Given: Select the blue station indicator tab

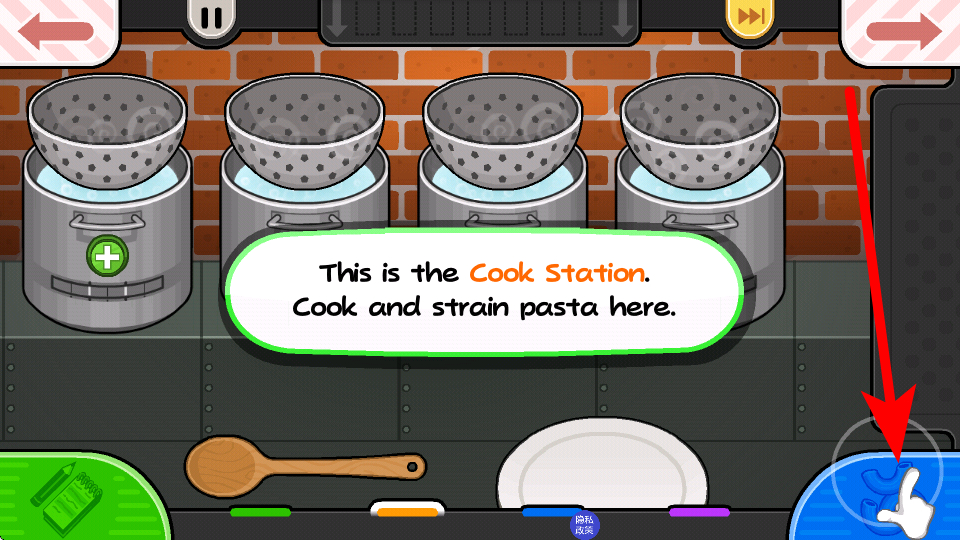Looking at the screenshot, I should [x=552, y=511].
